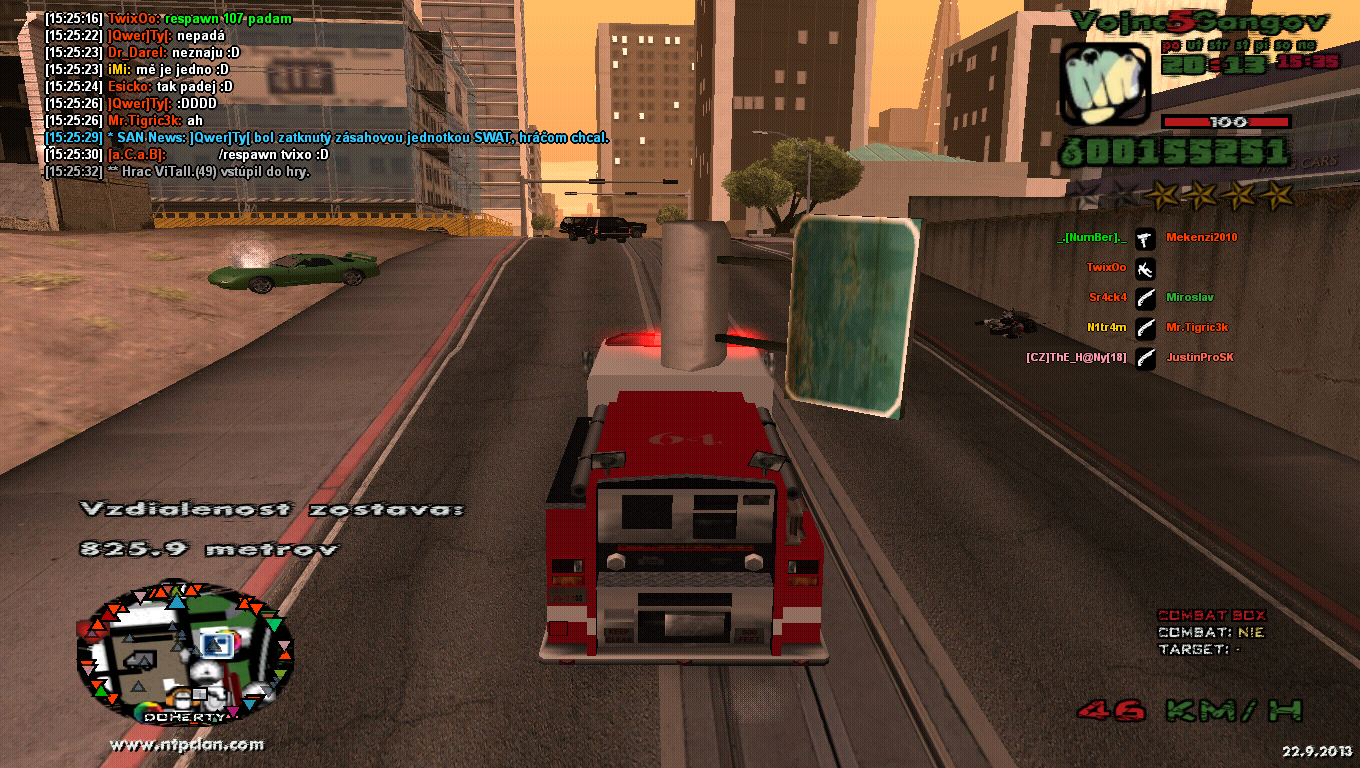
Task: Select Miroslav in the kill feed
Action: tap(1190, 298)
